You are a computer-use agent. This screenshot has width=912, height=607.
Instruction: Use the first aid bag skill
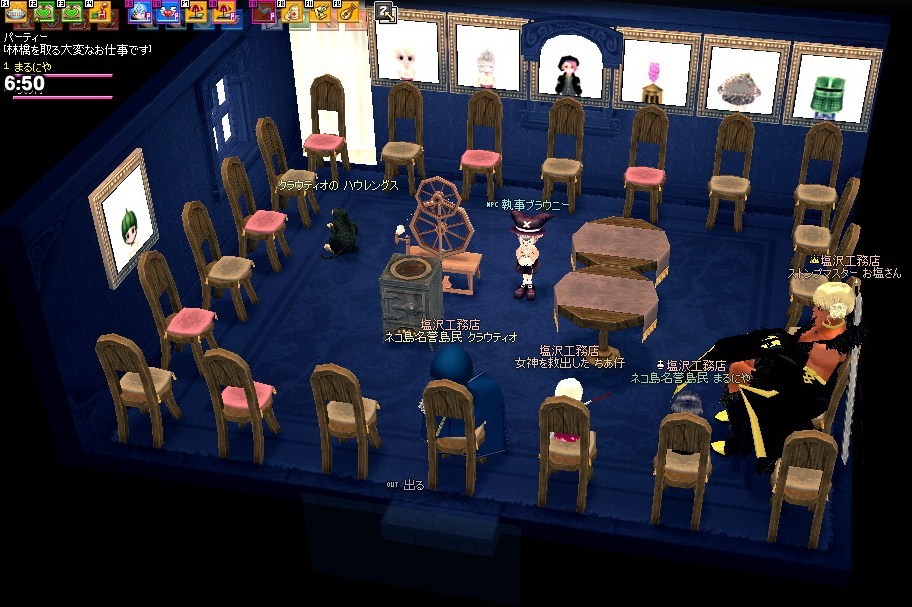tap(292, 13)
